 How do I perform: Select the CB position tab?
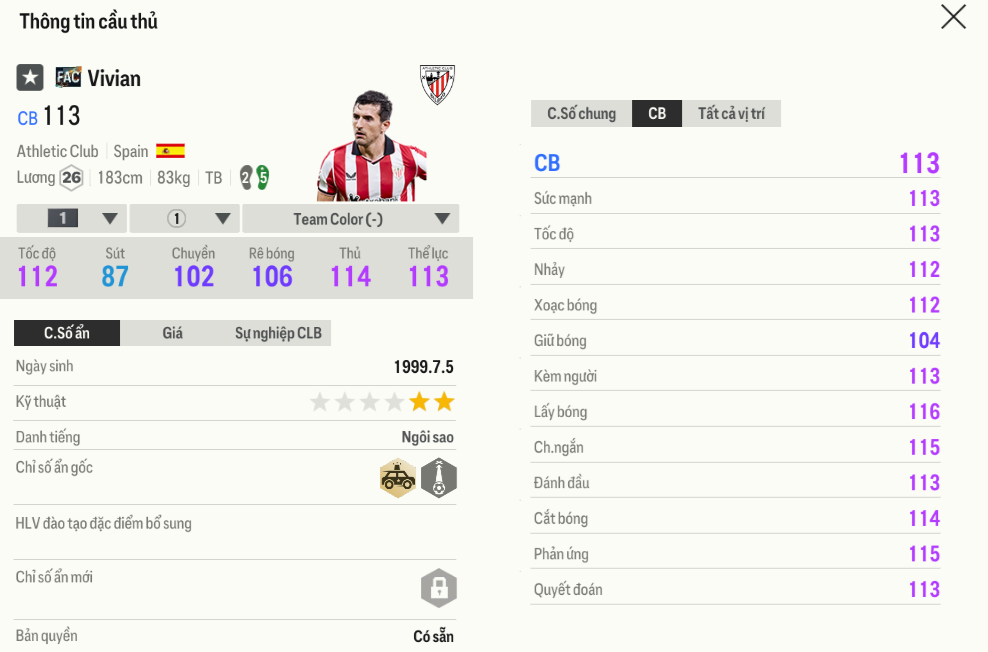click(x=657, y=114)
